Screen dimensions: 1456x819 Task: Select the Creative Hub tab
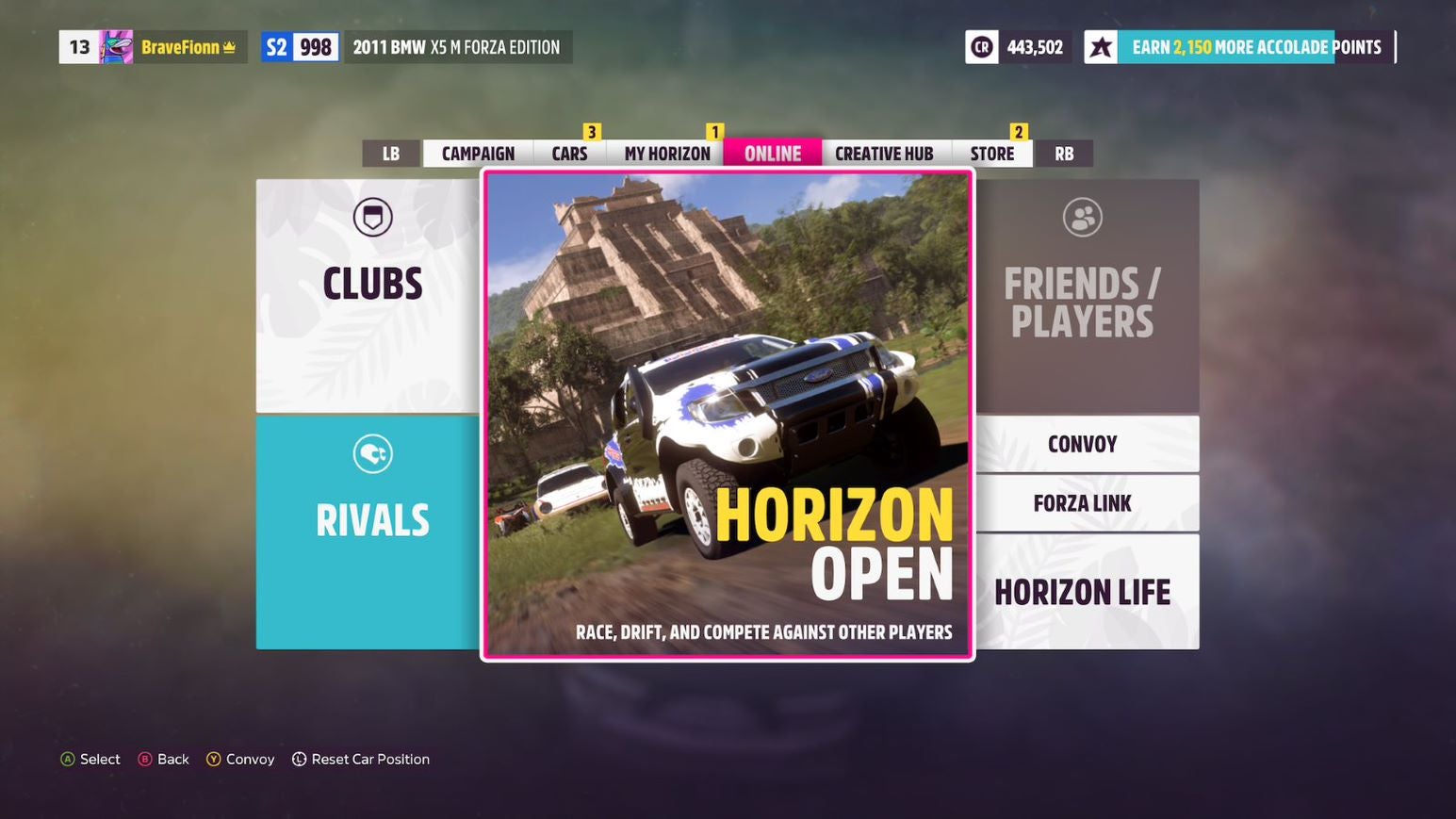tap(884, 153)
